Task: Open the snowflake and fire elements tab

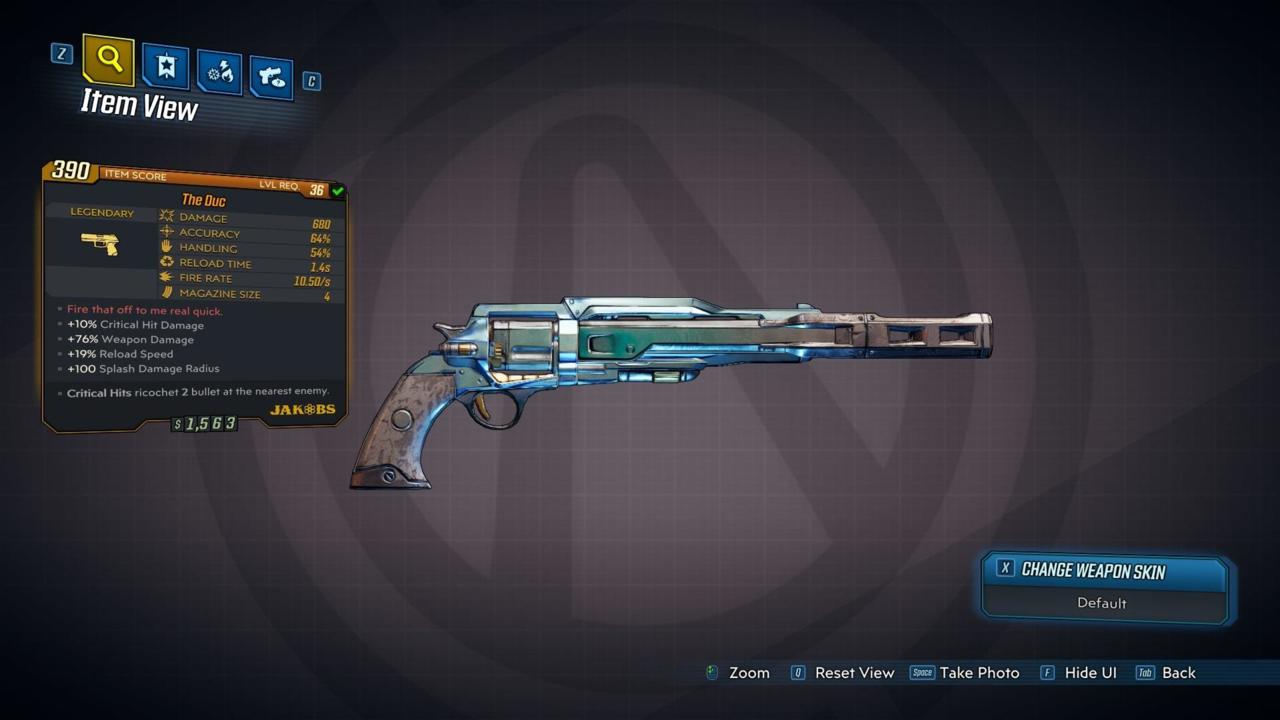Action: (219, 73)
